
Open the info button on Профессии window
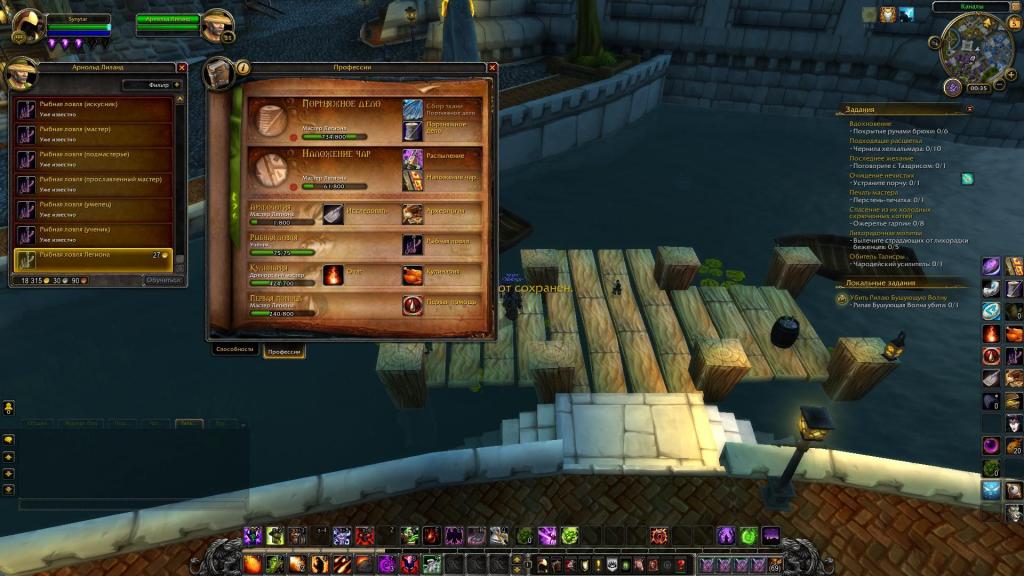(243, 68)
